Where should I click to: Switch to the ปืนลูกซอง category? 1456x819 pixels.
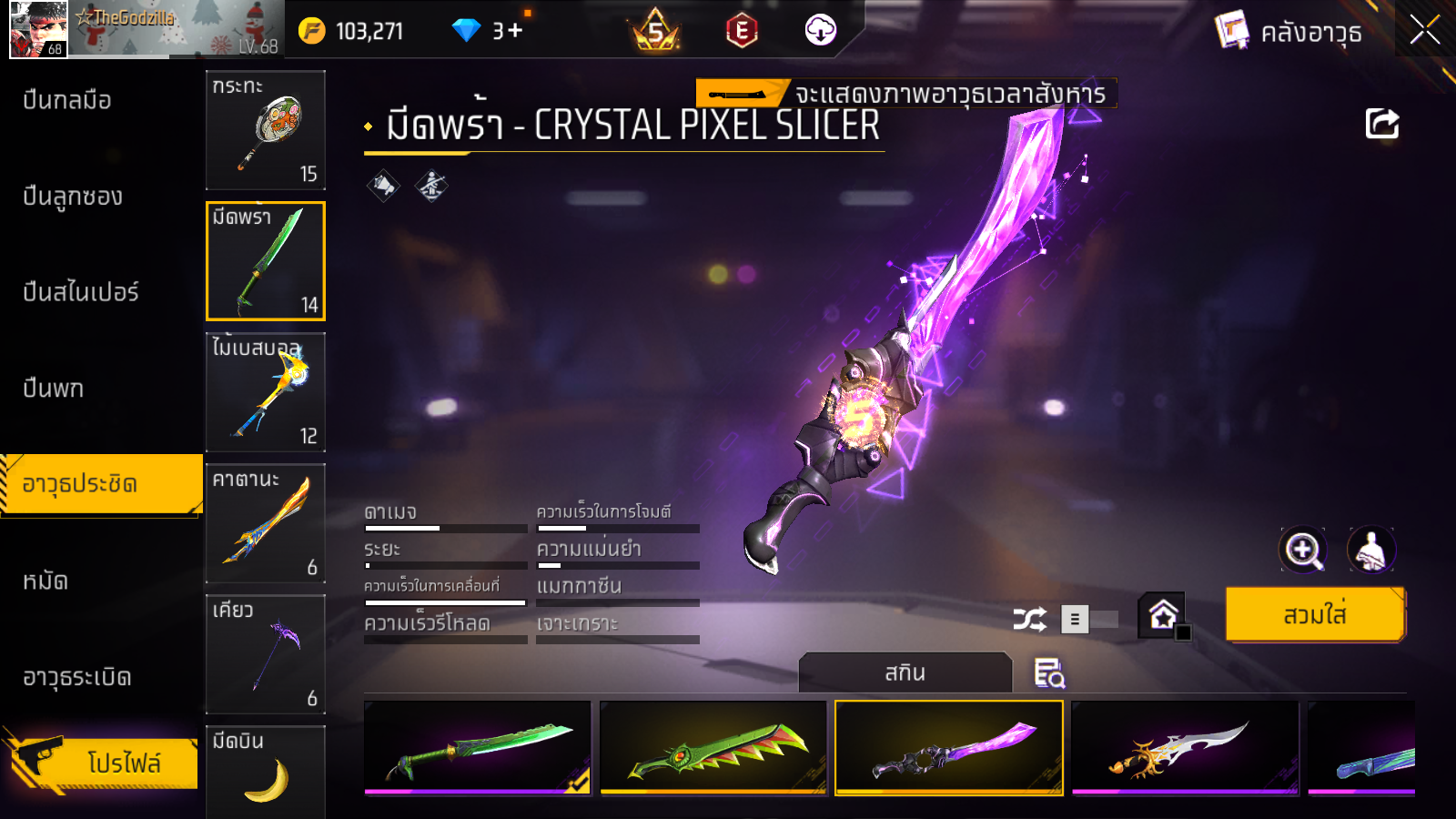click(x=73, y=197)
